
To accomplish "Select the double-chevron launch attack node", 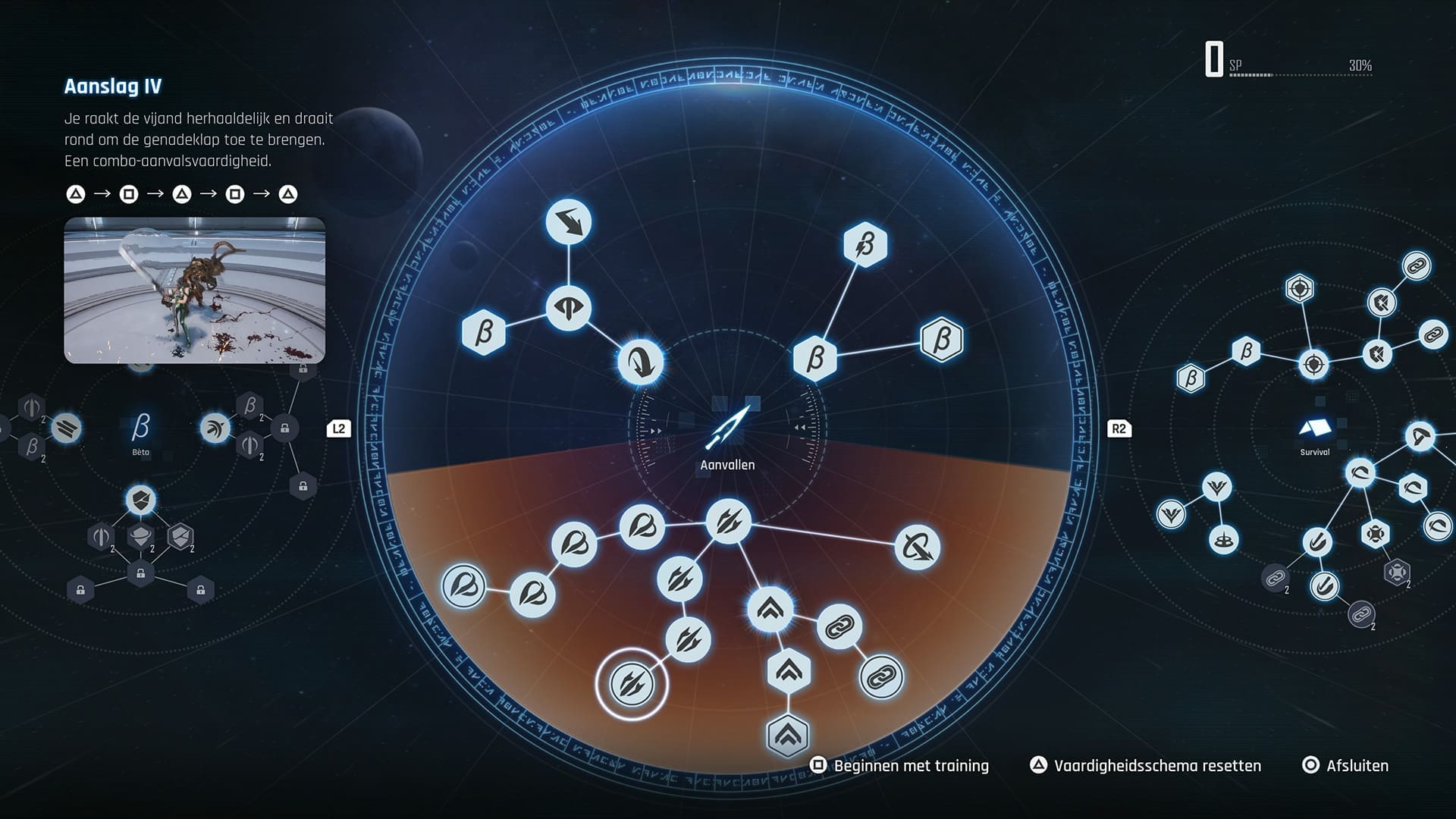I will tap(771, 608).
